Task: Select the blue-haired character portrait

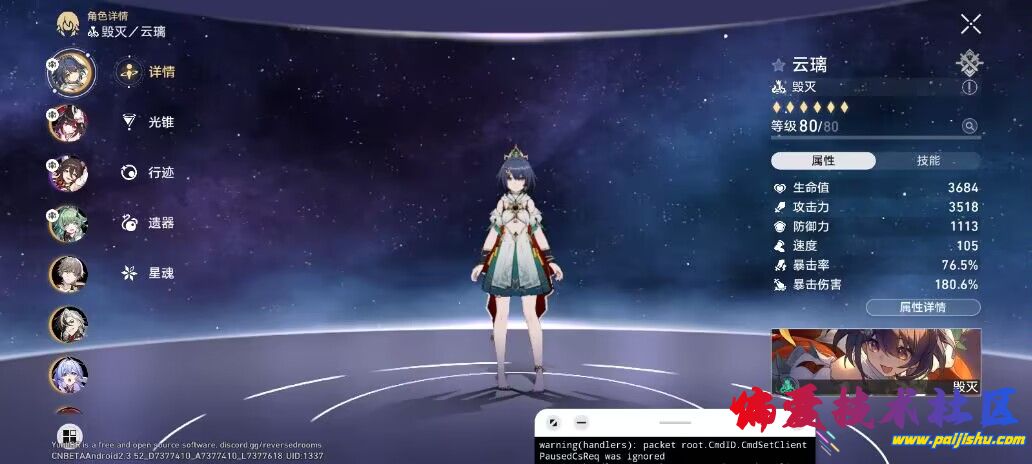Action: (x=68, y=374)
